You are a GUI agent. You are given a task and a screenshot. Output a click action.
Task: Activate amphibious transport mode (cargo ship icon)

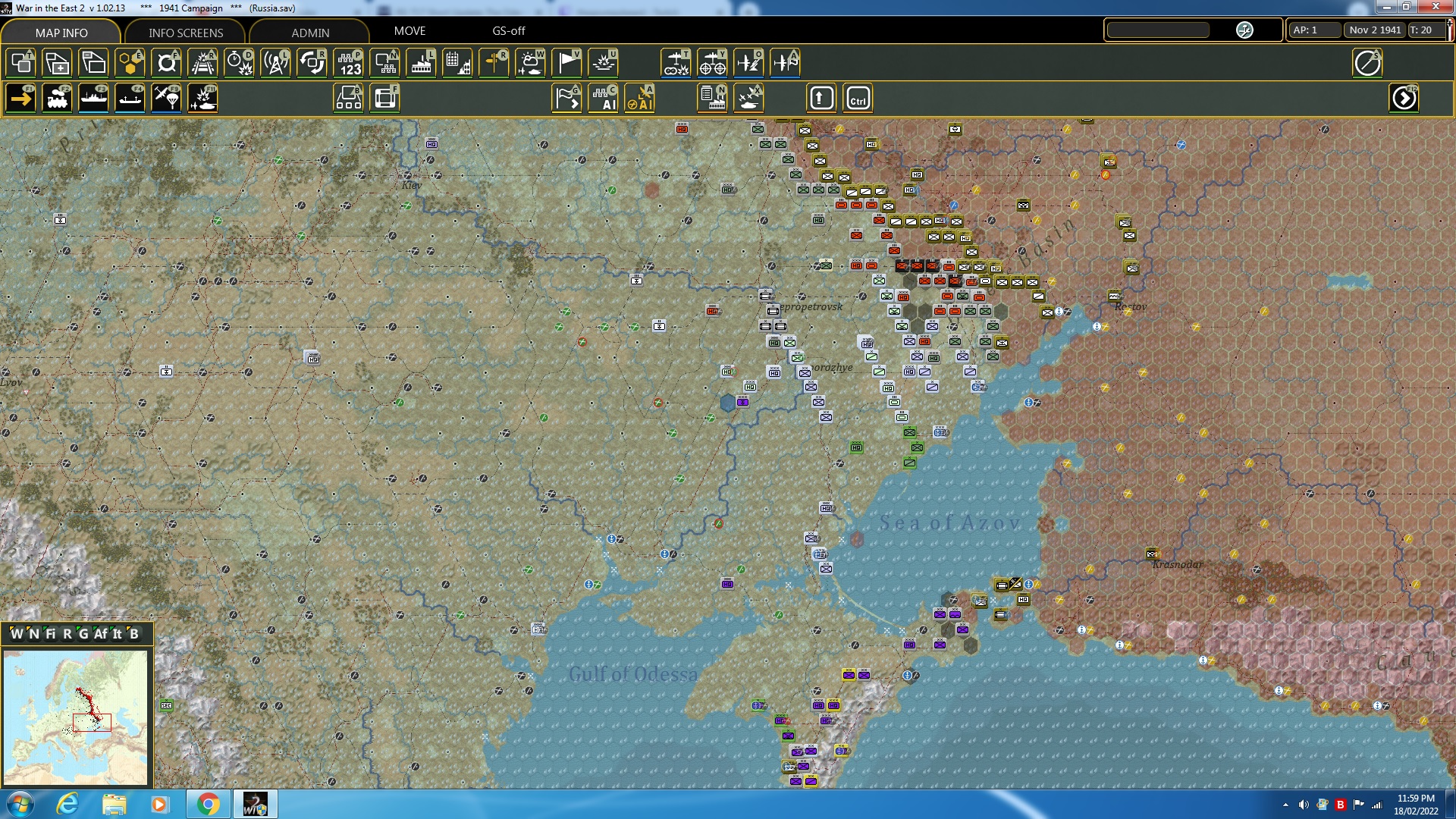point(130,98)
